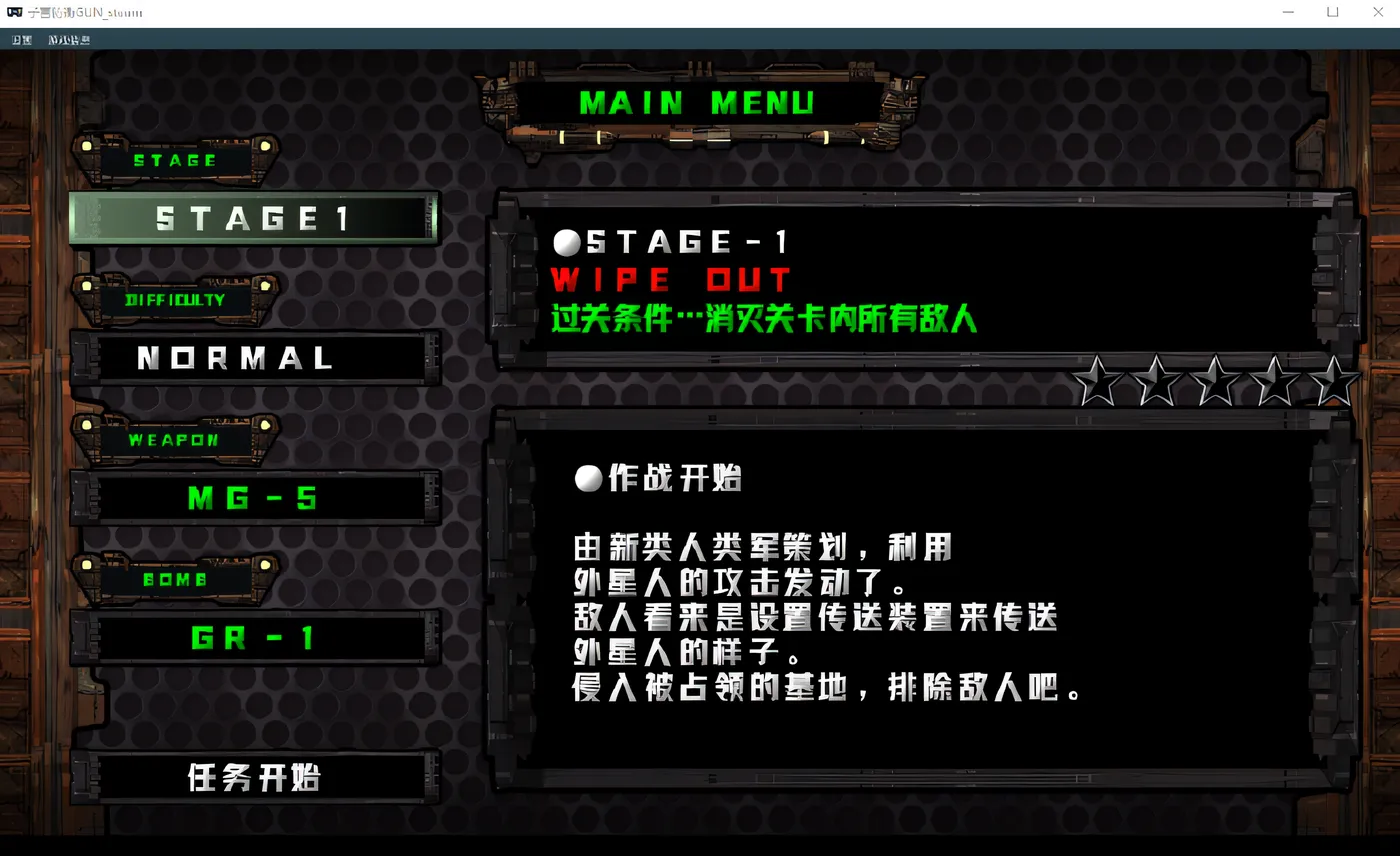Click the MAIN MENU banner

click(698, 102)
